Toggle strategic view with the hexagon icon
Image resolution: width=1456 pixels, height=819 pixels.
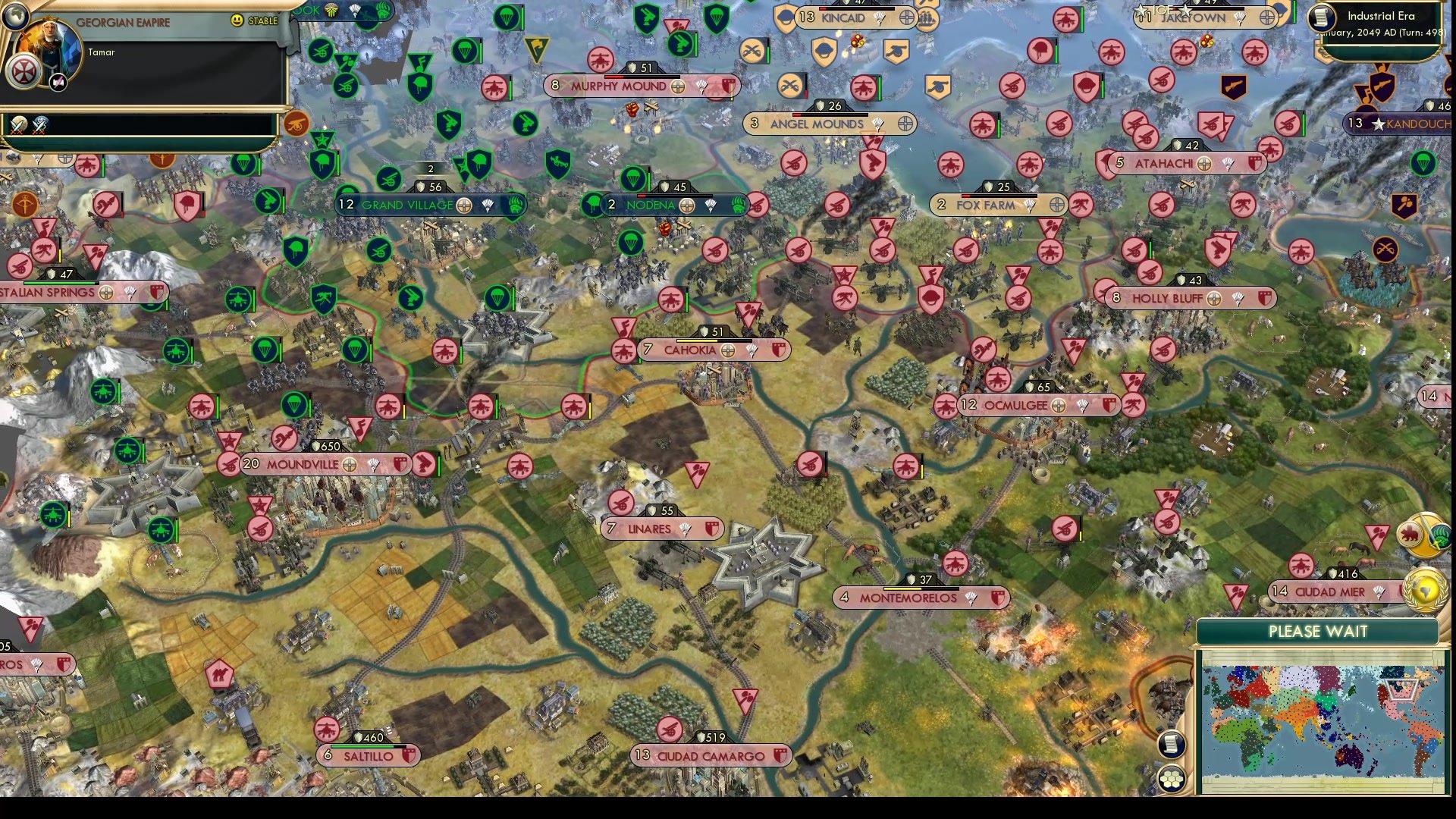click(x=1172, y=777)
